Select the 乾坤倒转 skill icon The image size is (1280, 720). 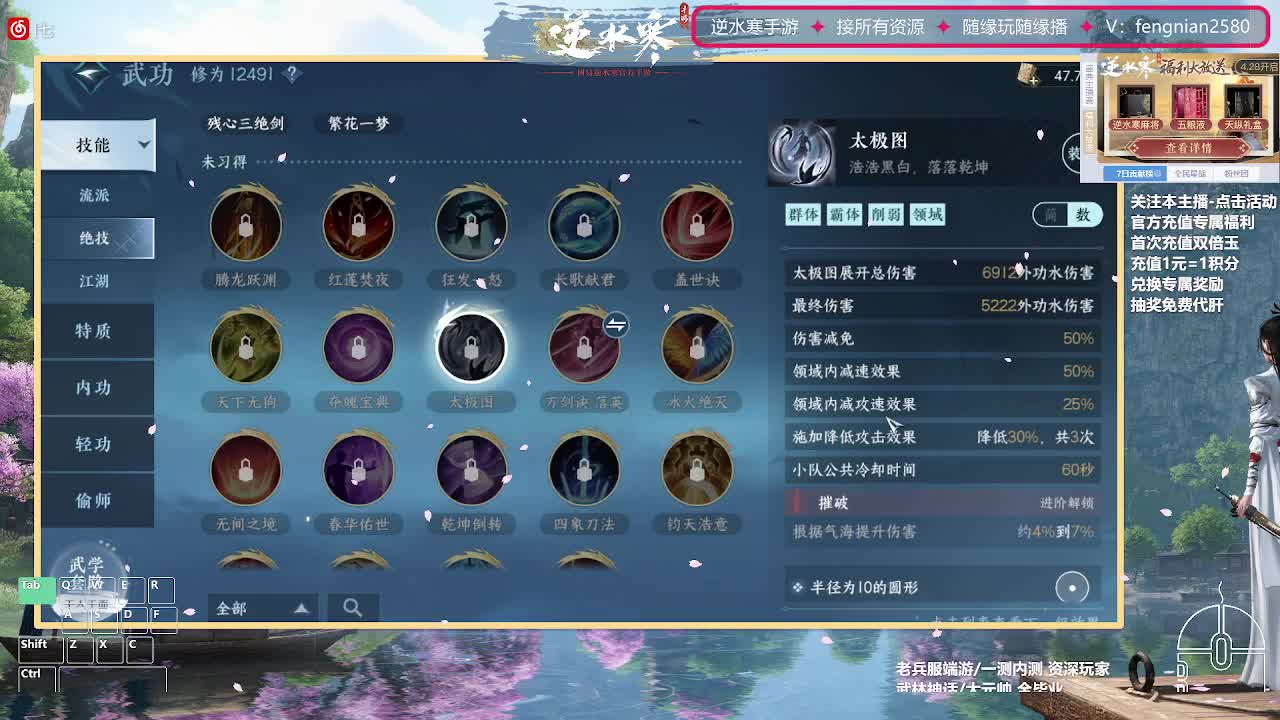471,468
